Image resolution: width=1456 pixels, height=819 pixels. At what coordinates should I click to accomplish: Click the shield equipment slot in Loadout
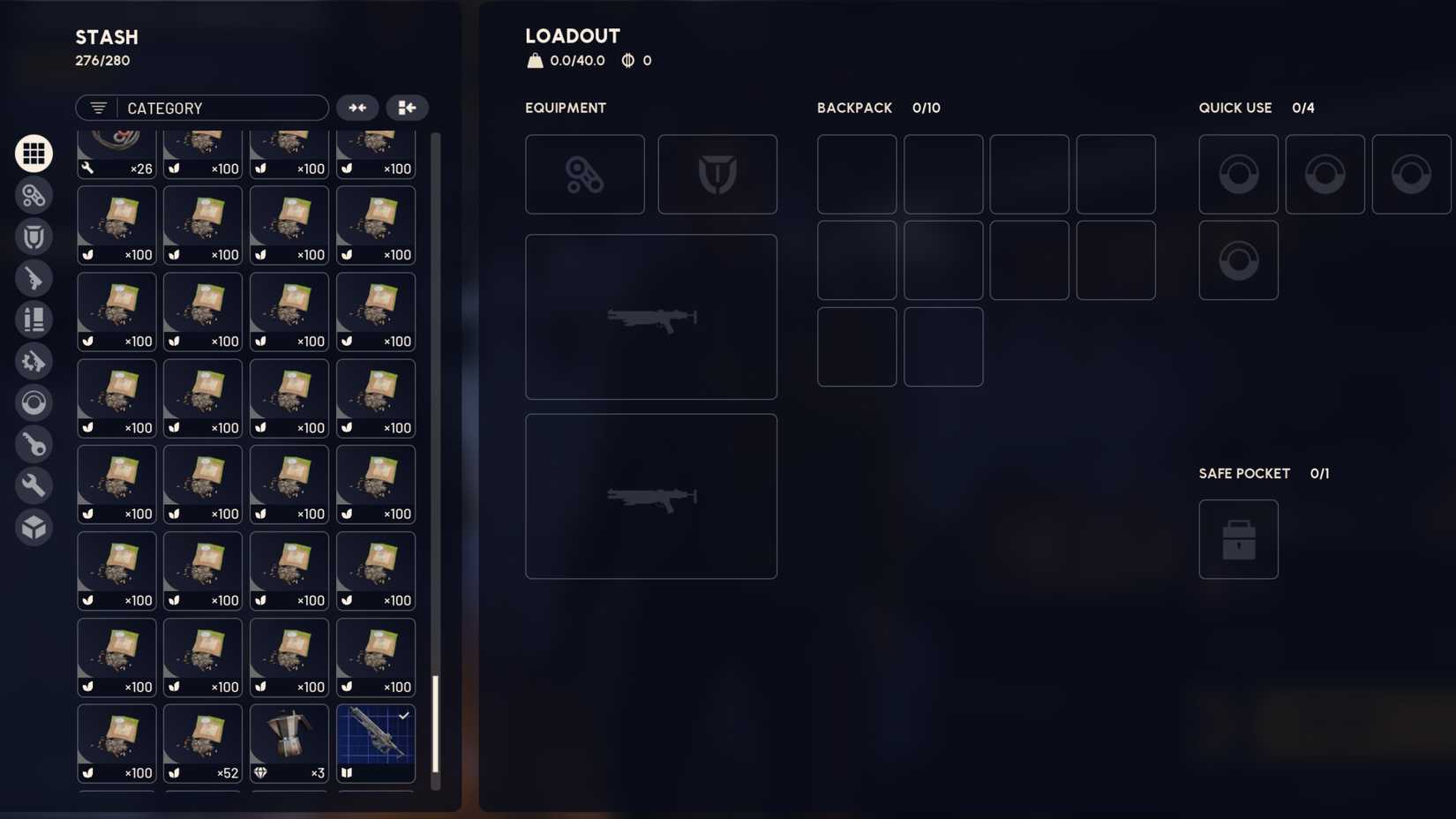[717, 174]
